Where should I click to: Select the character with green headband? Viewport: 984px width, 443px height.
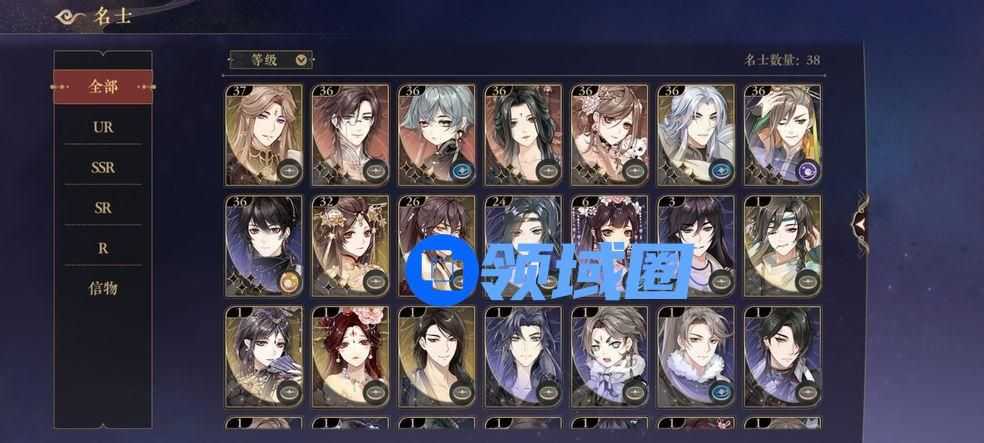(x=782, y=246)
